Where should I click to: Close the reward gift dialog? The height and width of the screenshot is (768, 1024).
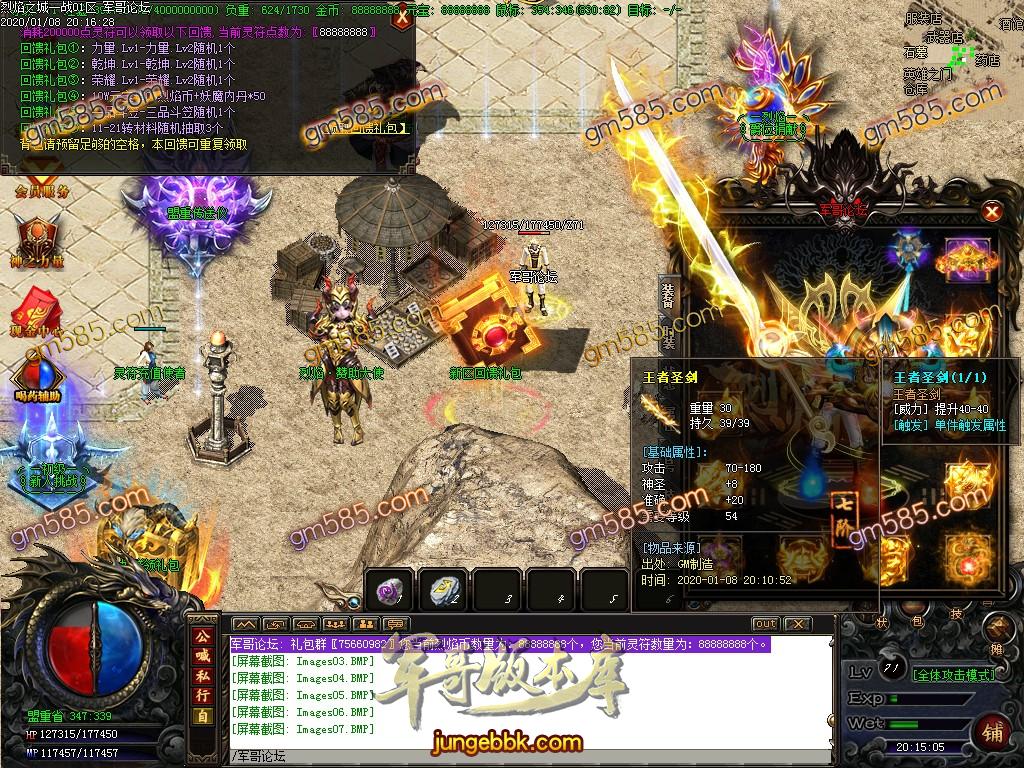click(402, 17)
